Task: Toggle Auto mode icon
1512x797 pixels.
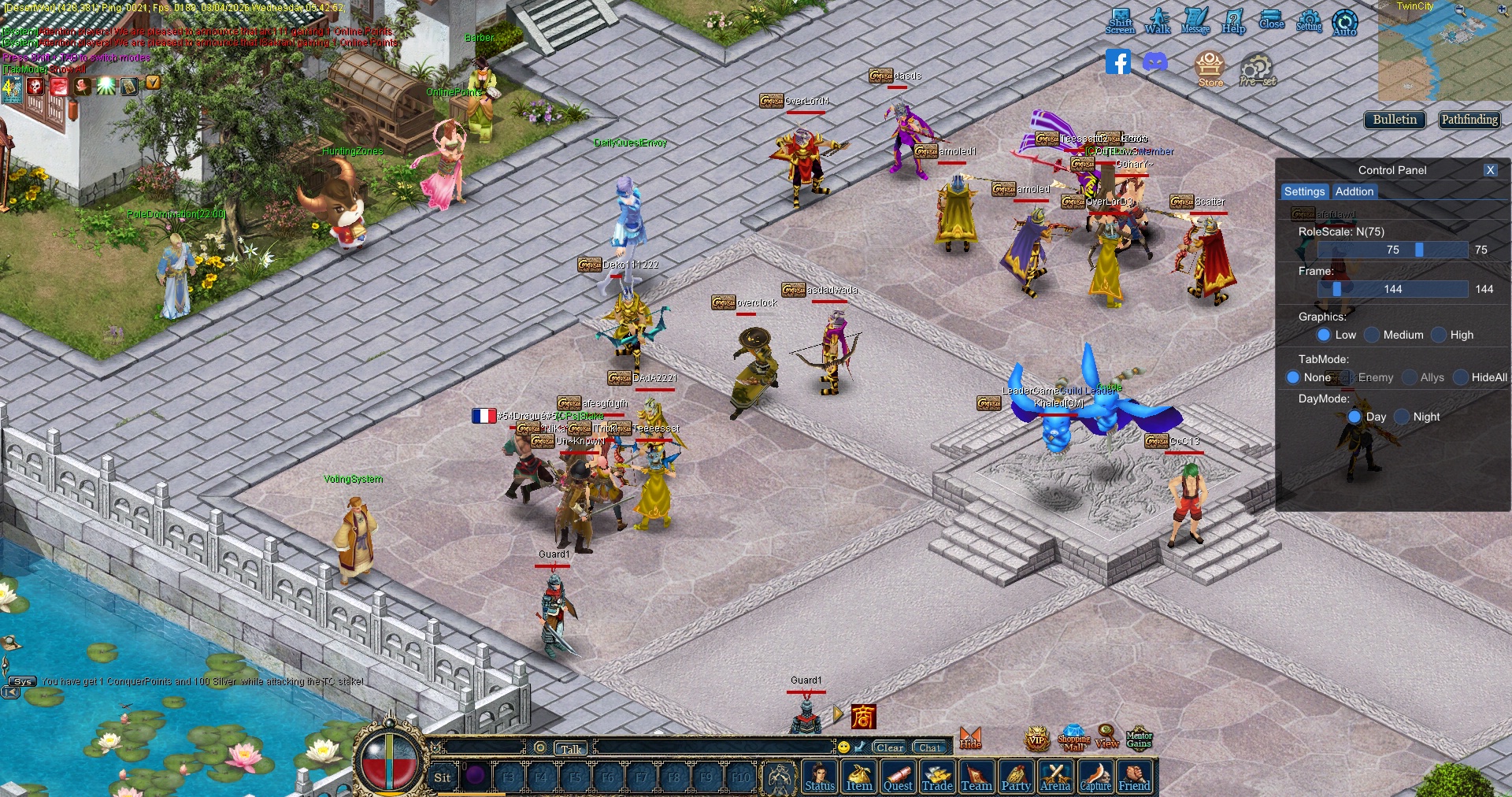Action: [1344, 22]
